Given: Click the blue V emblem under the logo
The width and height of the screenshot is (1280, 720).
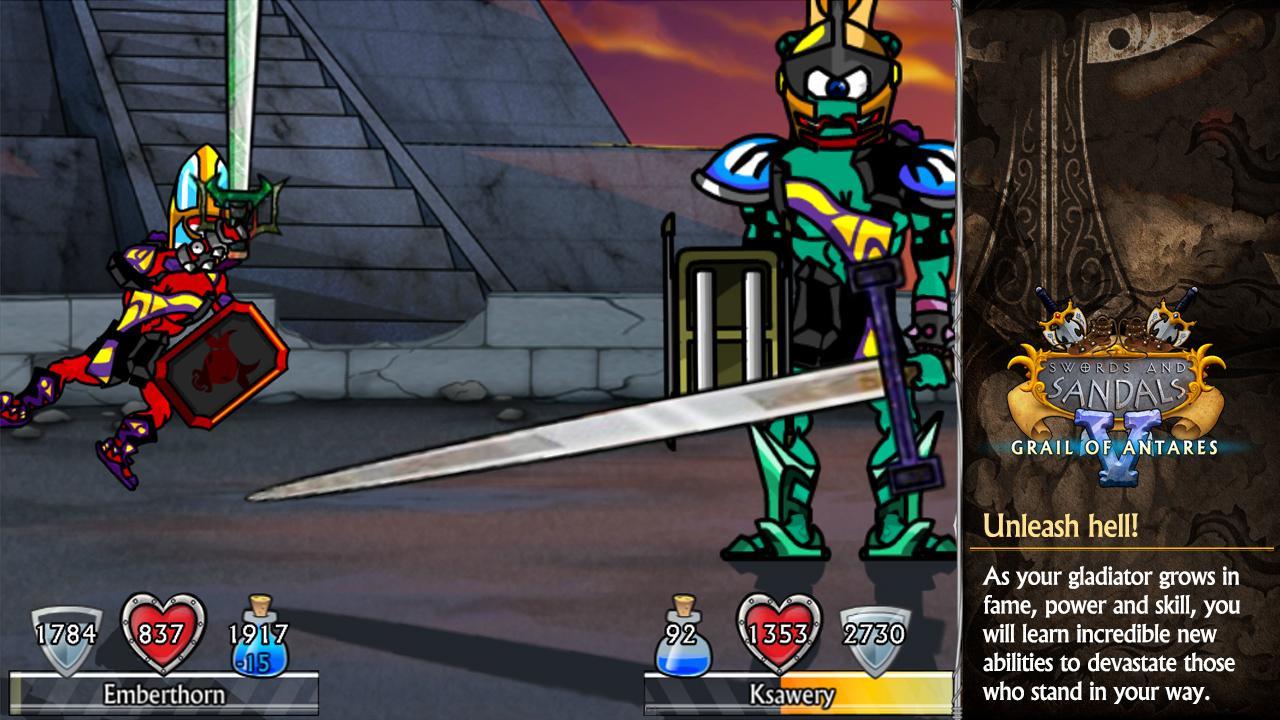Looking at the screenshot, I should coord(1120,470).
